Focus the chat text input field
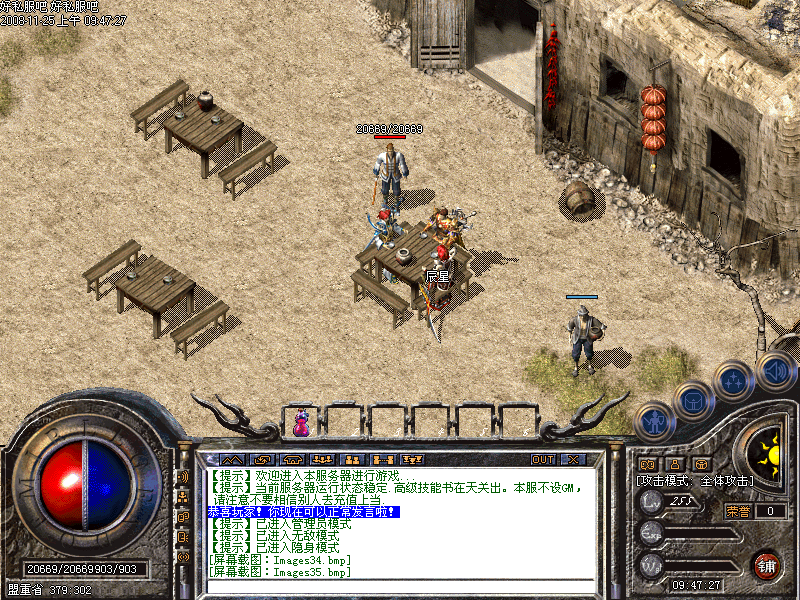This screenshot has width=800, height=600. pos(400,586)
